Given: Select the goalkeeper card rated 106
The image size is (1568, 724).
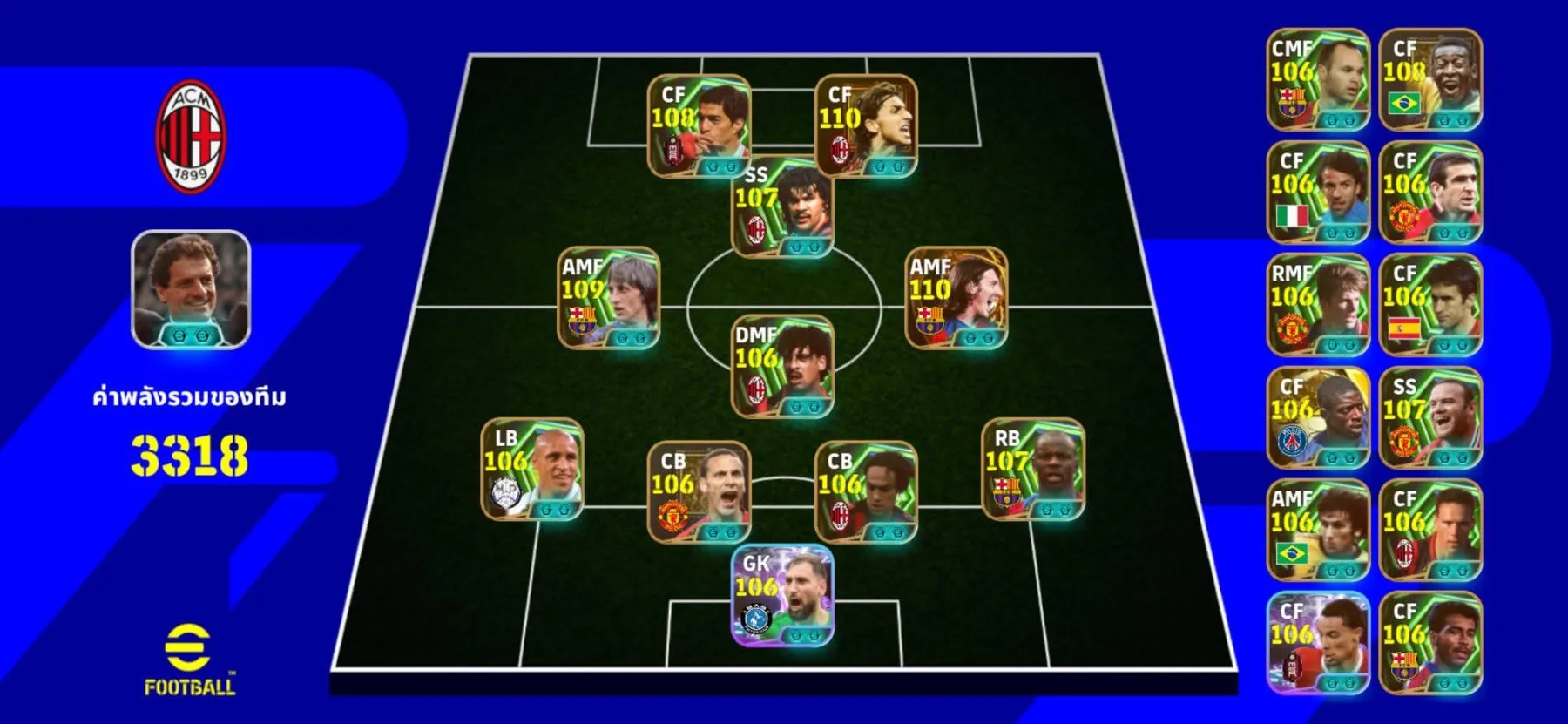Looking at the screenshot, I should [782, 596].
